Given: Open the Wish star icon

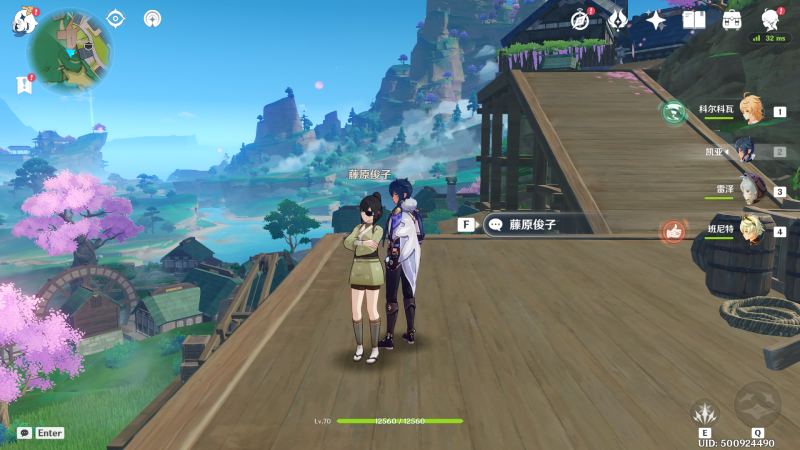Looking at the screenshot, I should click(x=656, y=20).
